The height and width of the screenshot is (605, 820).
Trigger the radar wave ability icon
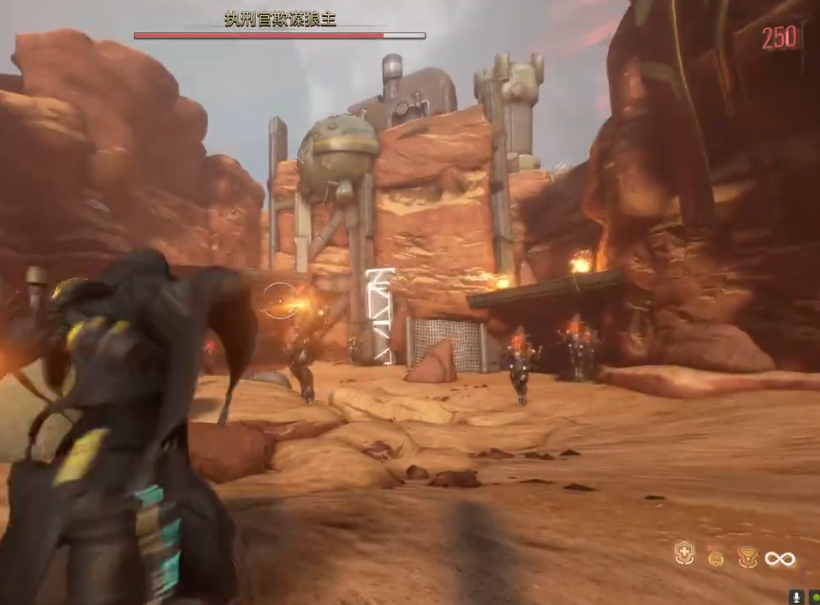(747, 558)
